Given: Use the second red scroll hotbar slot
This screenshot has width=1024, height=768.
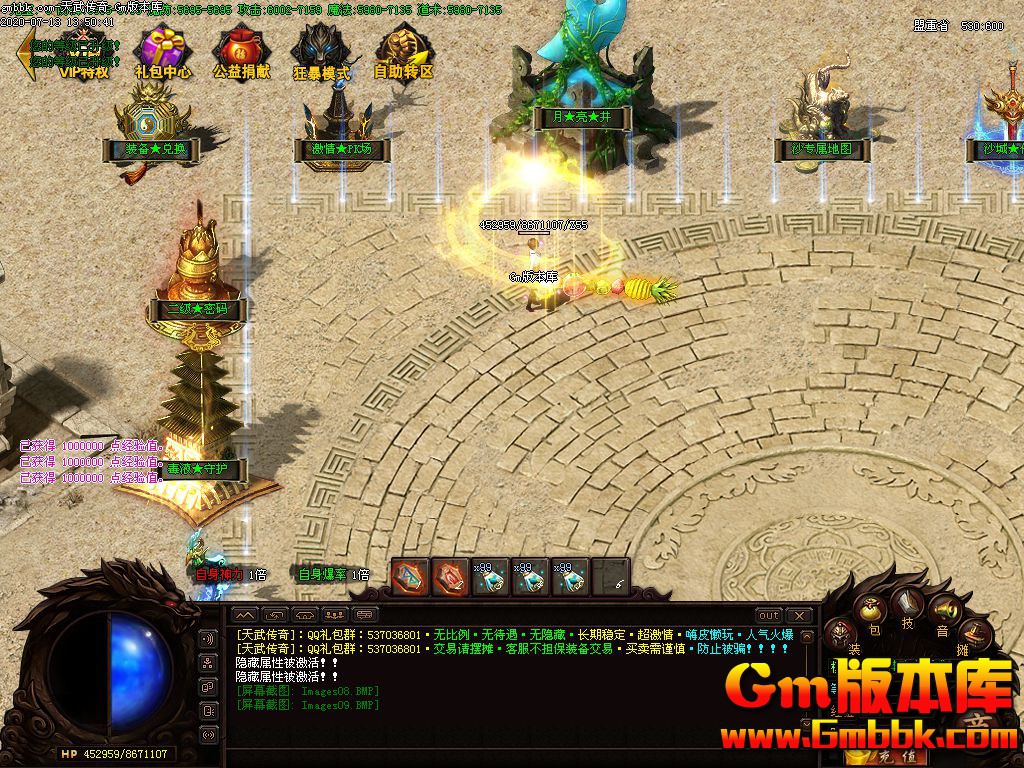Looking at the screenshot, I should [x=450, y=577].
